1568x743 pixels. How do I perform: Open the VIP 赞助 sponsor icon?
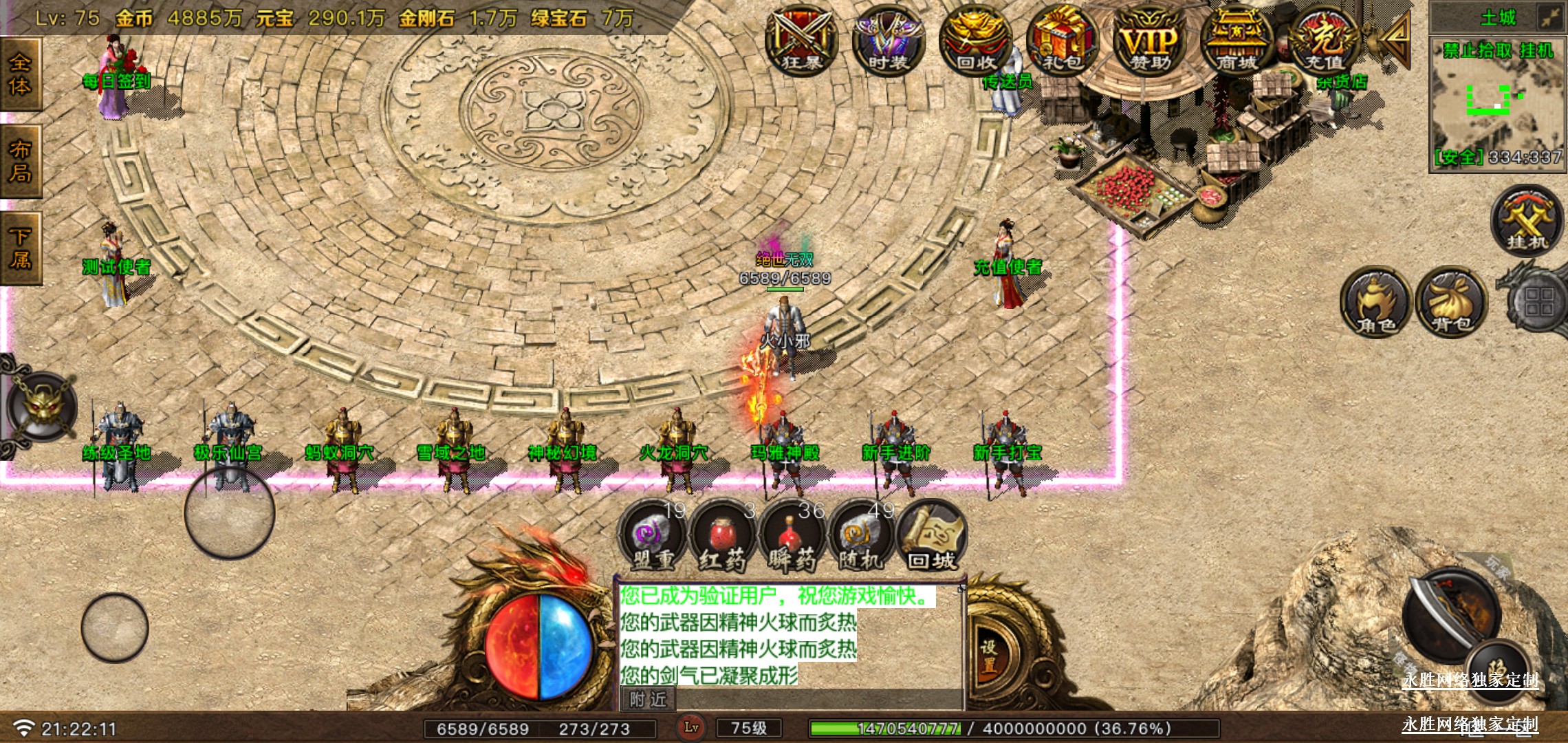point(1150,40)
